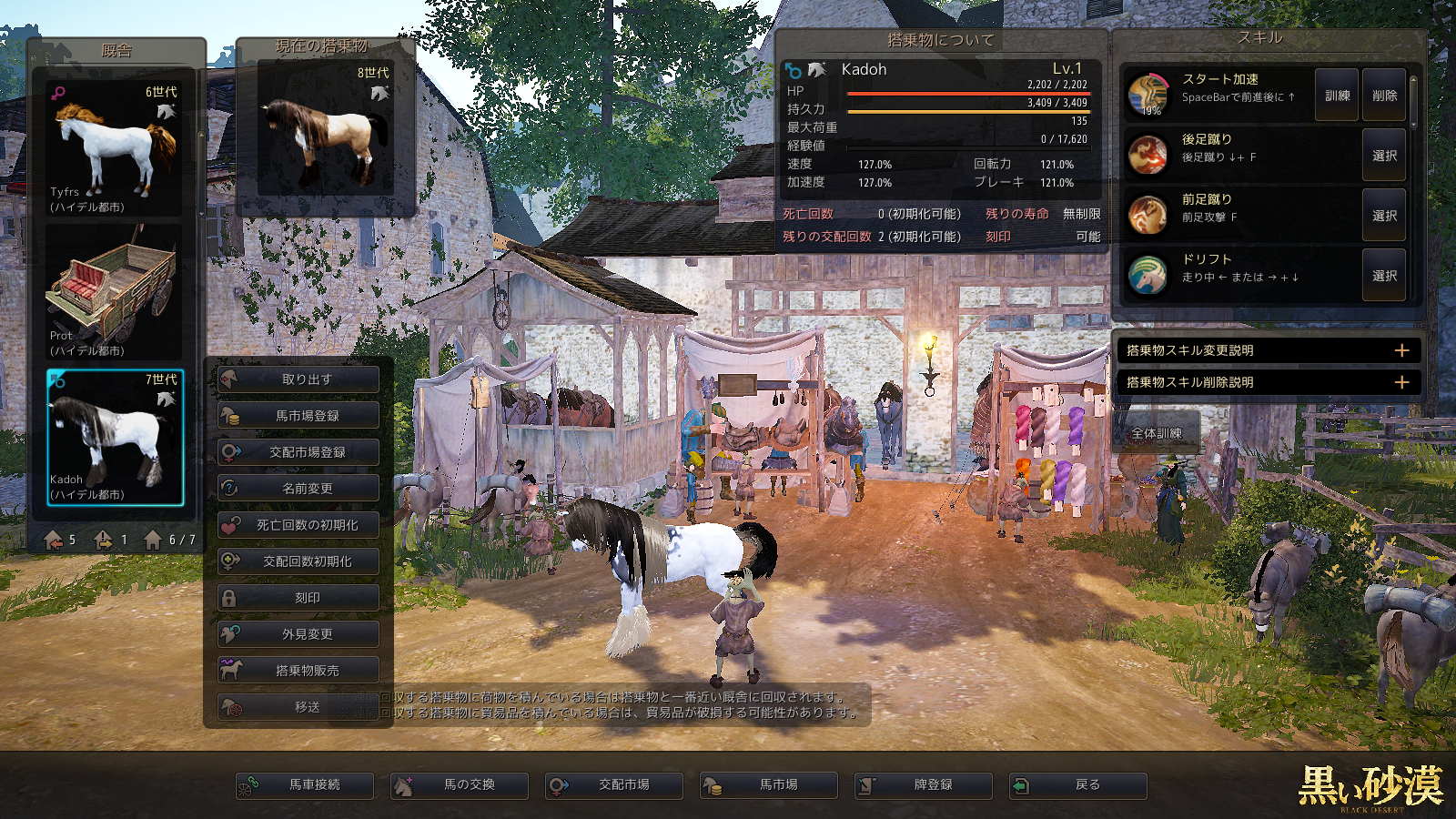The image size is (1456, 819).
Task: Select the Prot wagon entry
Action: [x=115, y=292]
